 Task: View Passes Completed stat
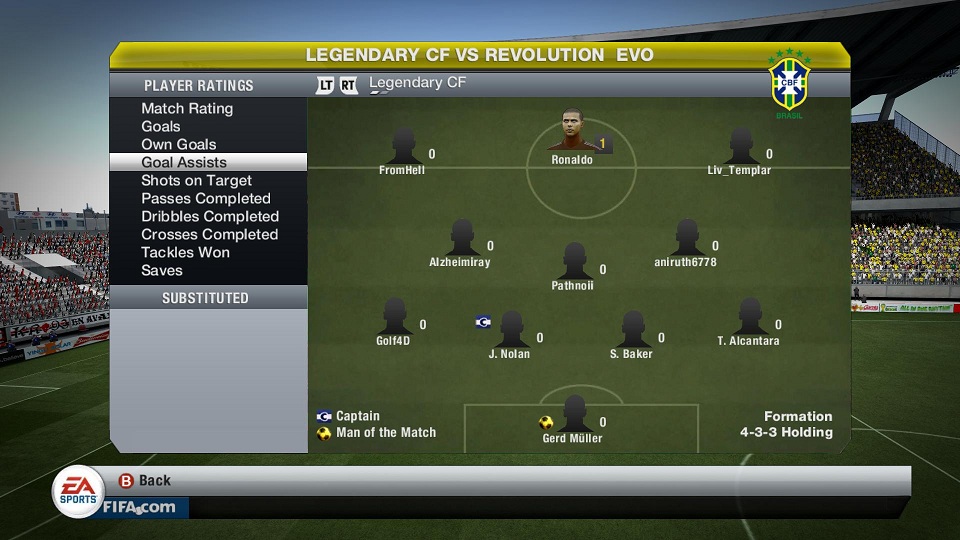[x=206, y=198]
